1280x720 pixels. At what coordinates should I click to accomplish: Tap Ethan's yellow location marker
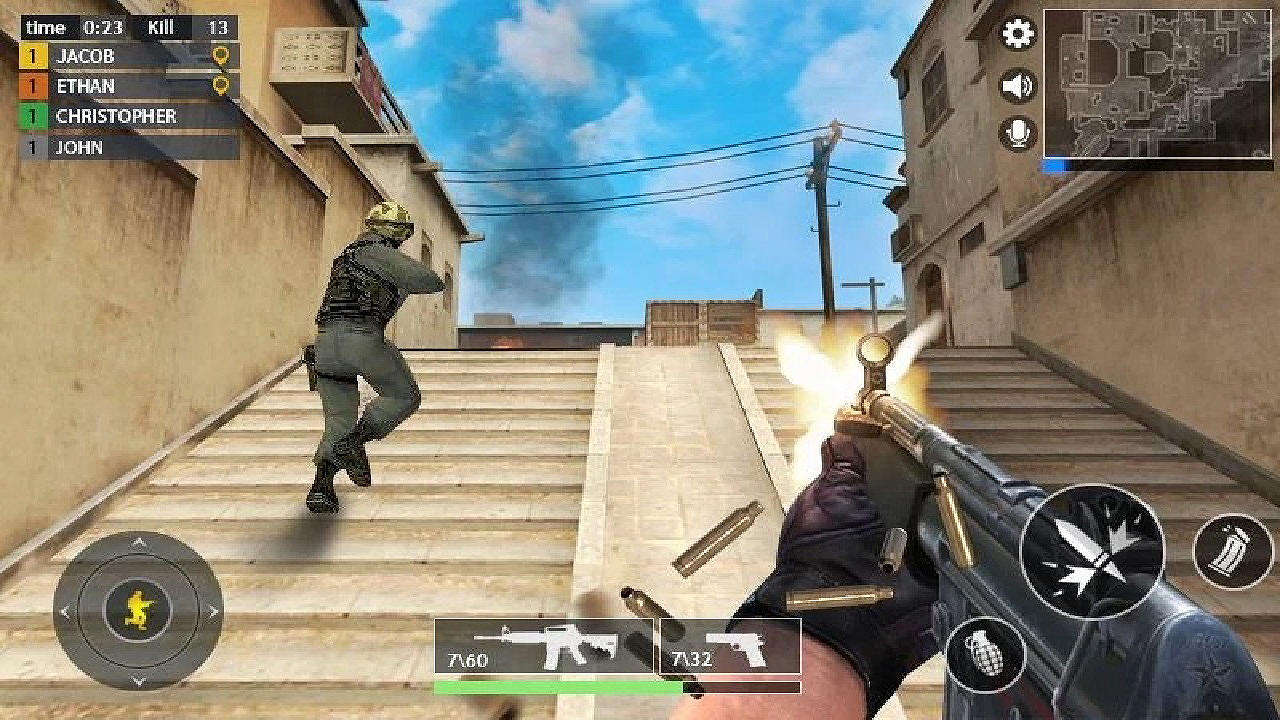pos(222,86)
